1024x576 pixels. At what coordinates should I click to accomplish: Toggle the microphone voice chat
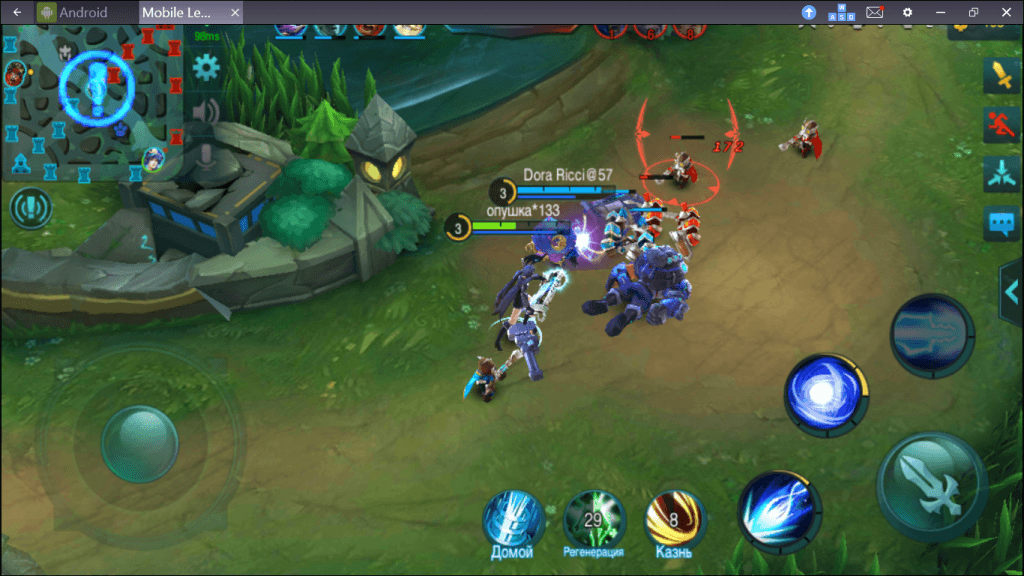pyautogui.click(x=206, y=157)
